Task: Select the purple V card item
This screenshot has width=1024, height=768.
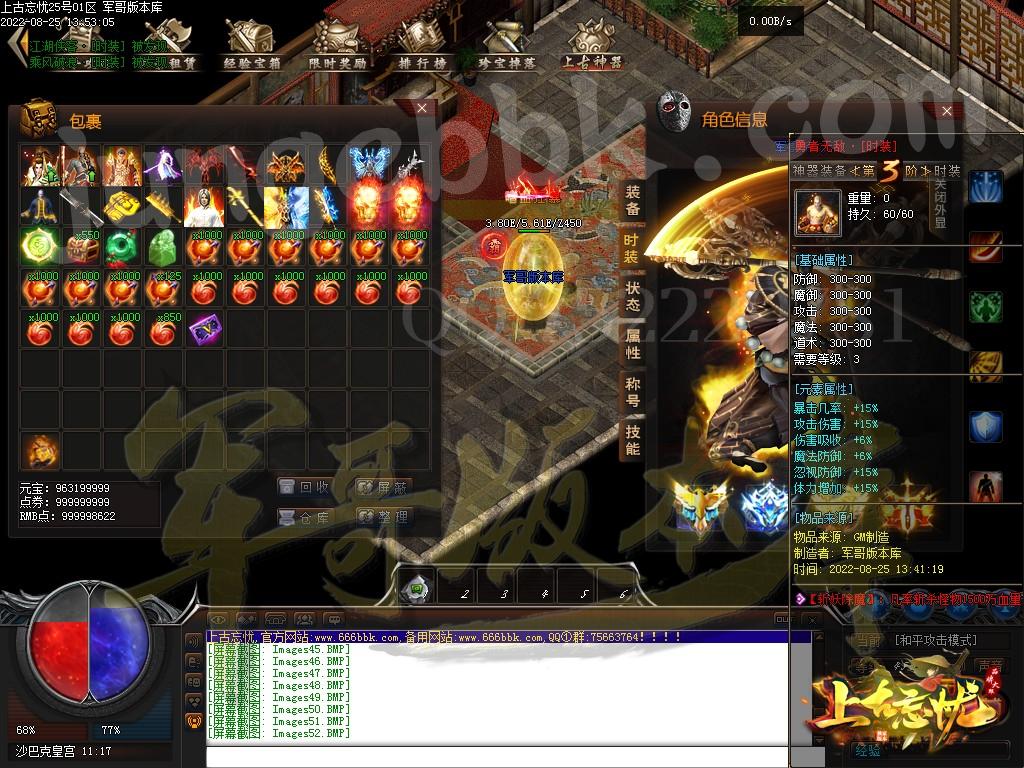Action: tap(204, 327)
